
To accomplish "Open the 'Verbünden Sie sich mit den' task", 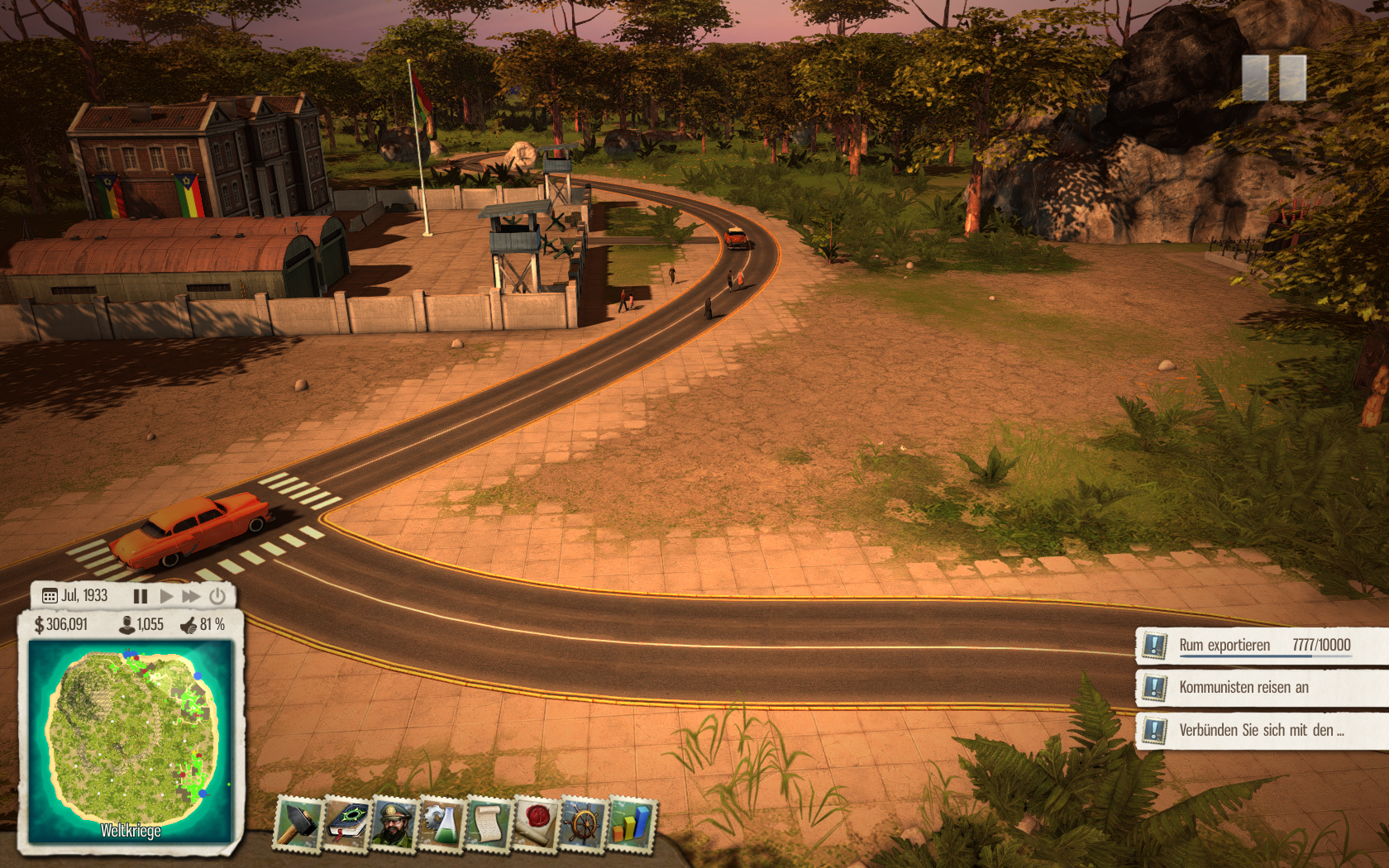I will pyautogui.click(x=1263, y=730).
